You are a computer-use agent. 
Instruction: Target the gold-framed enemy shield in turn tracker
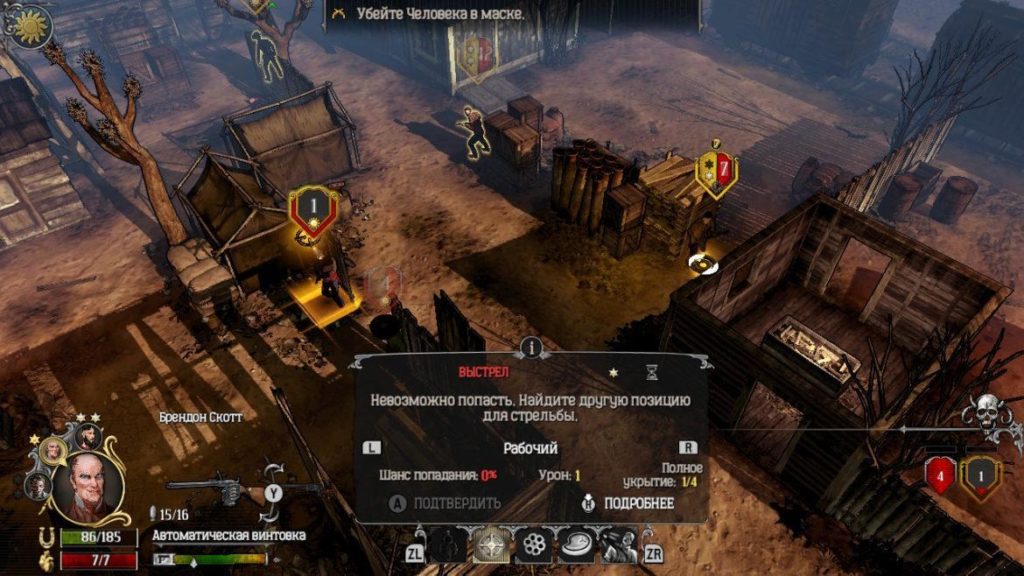coord(981,475)
